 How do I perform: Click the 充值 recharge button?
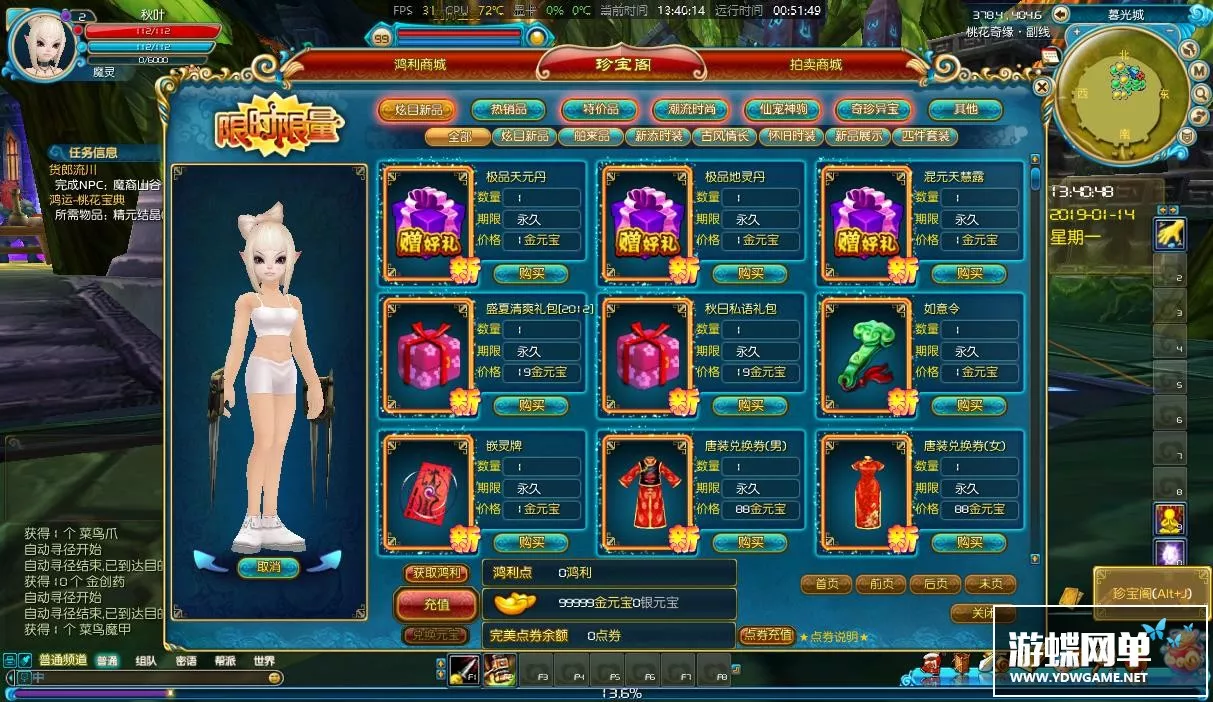point(436,605)
